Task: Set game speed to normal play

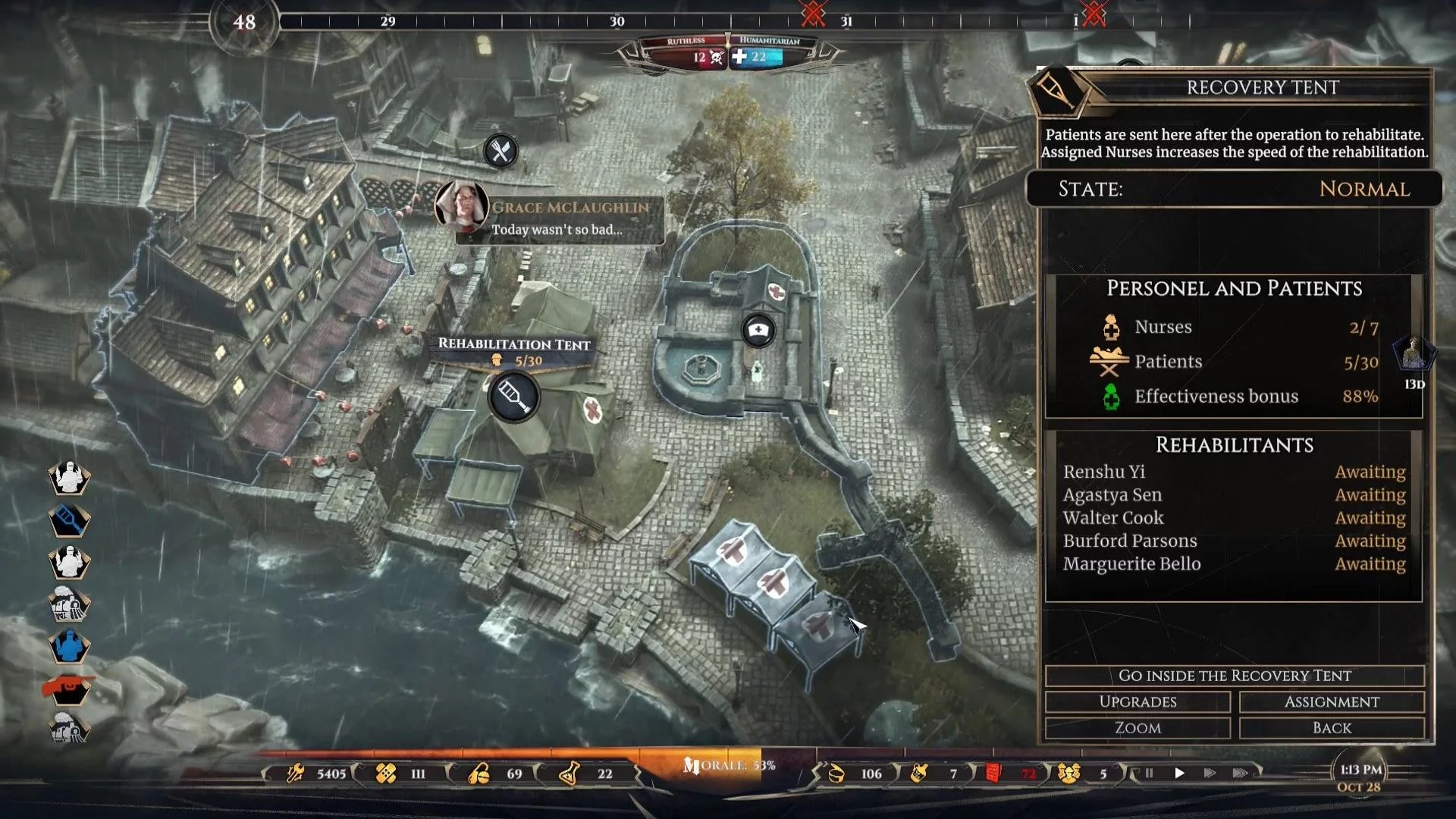Action: coord(1179,773)
